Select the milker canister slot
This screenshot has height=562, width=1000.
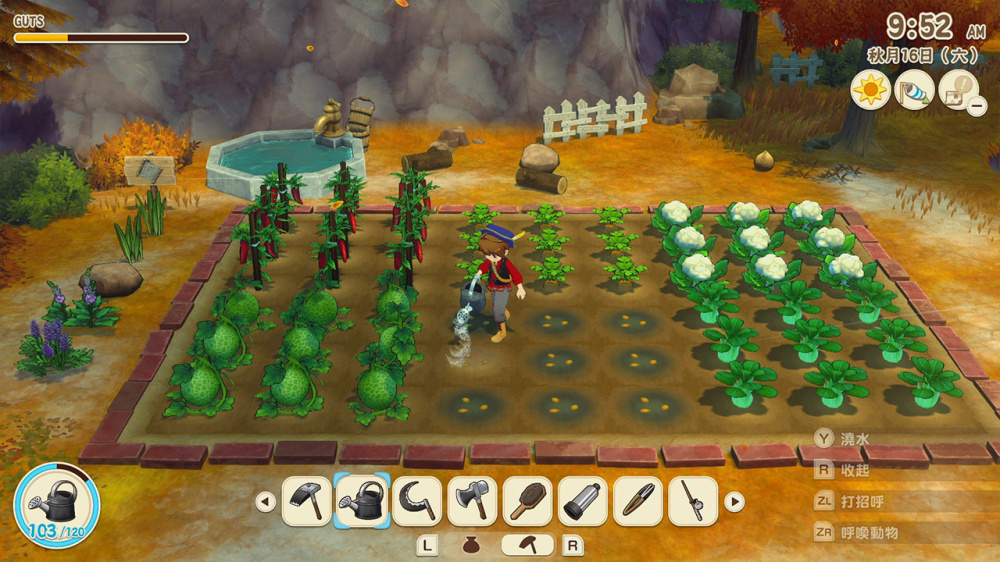(x=582, y=501)
